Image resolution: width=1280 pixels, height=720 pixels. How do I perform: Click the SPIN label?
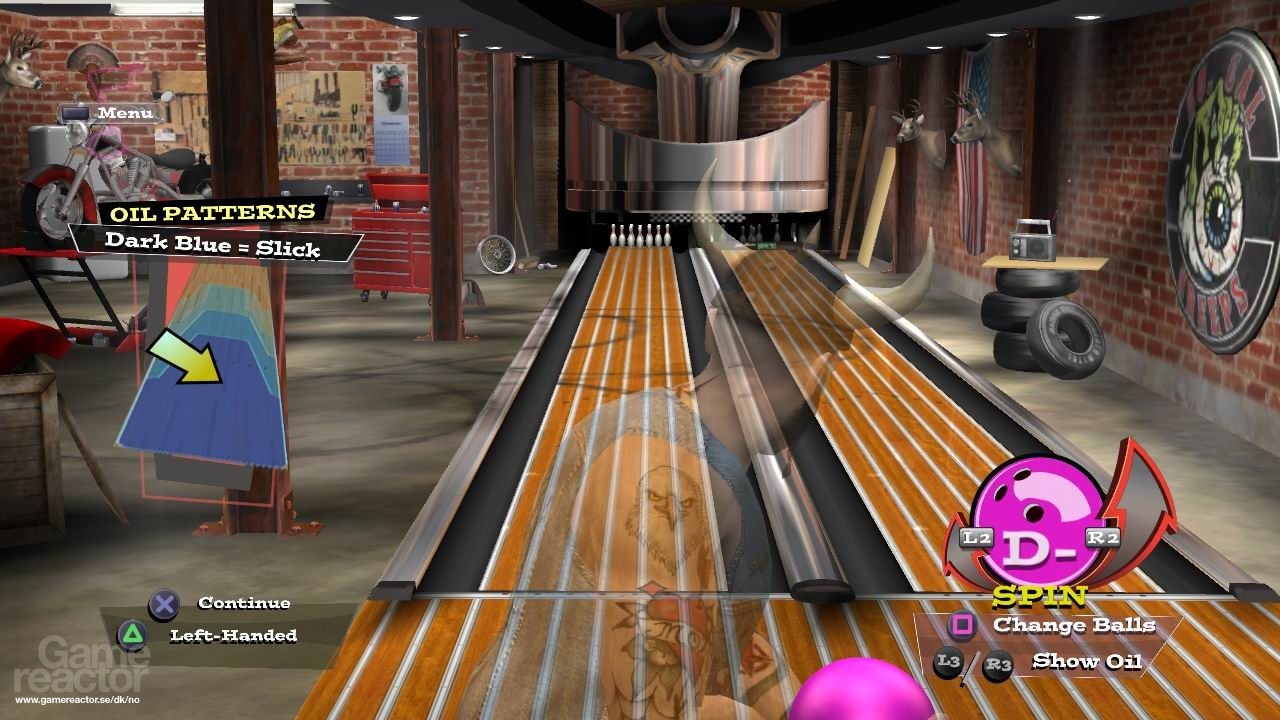coord(1038,597)
